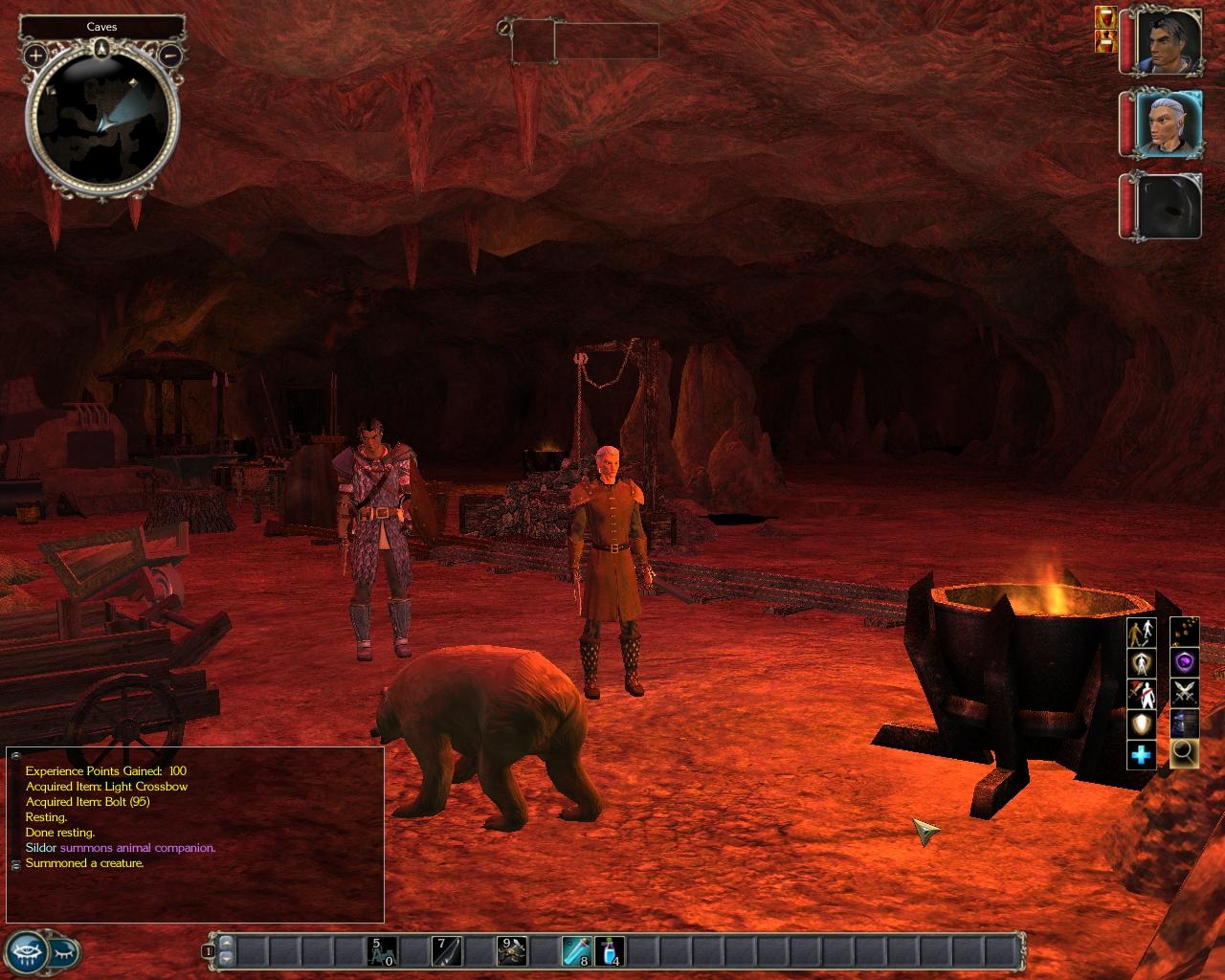1225x980 pixels.
Task: Activate the blue plus heal icon
Action: [x=1141, y=755]
